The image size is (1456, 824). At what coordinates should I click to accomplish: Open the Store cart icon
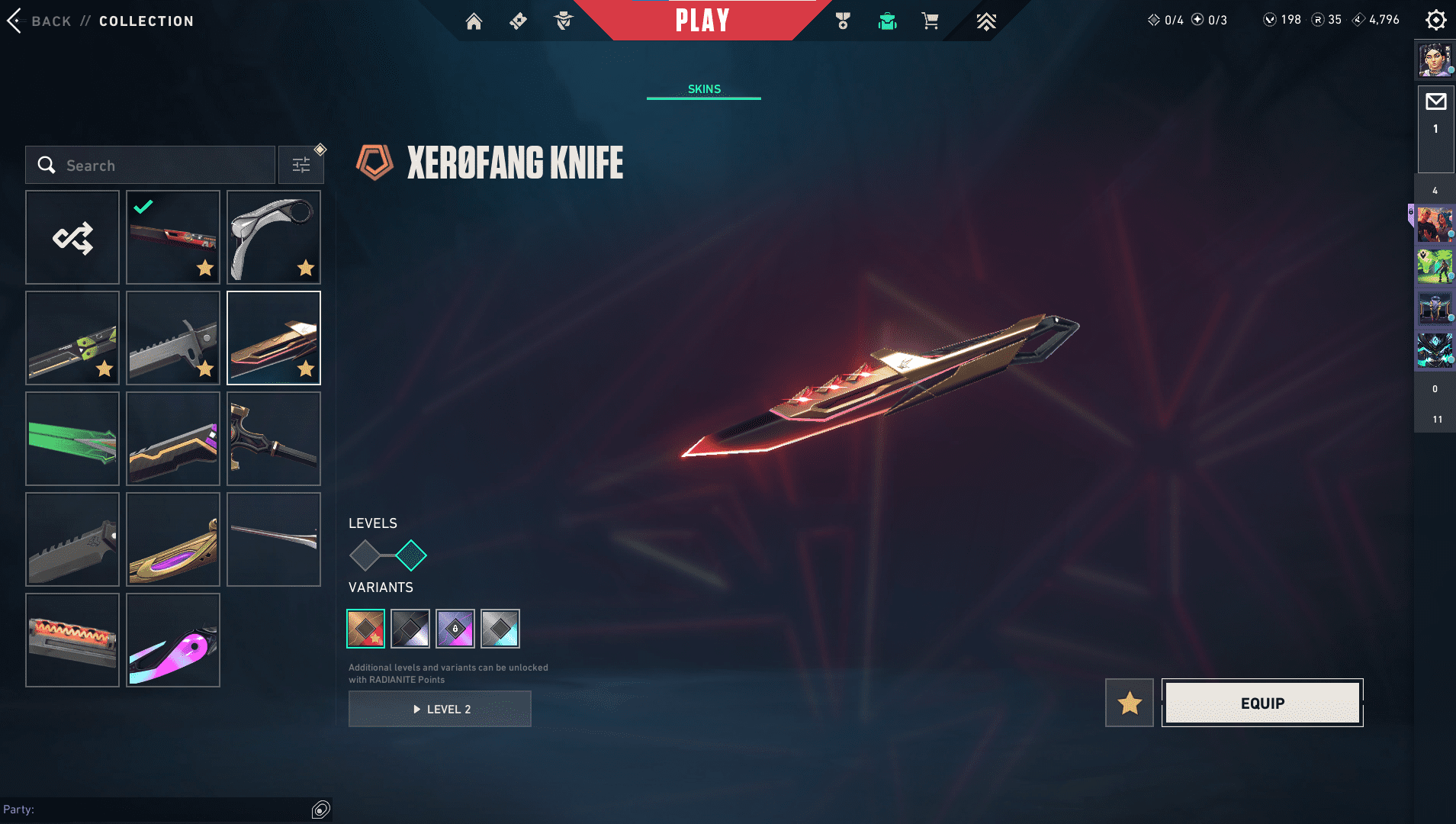[929, 22]
